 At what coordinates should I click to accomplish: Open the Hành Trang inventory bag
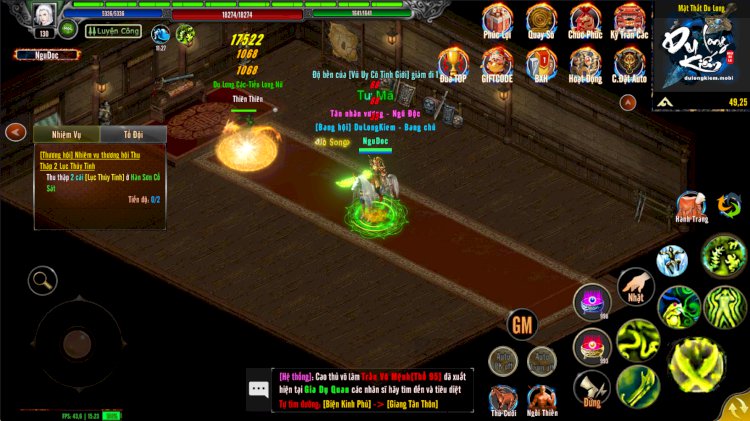coord(691,206)
